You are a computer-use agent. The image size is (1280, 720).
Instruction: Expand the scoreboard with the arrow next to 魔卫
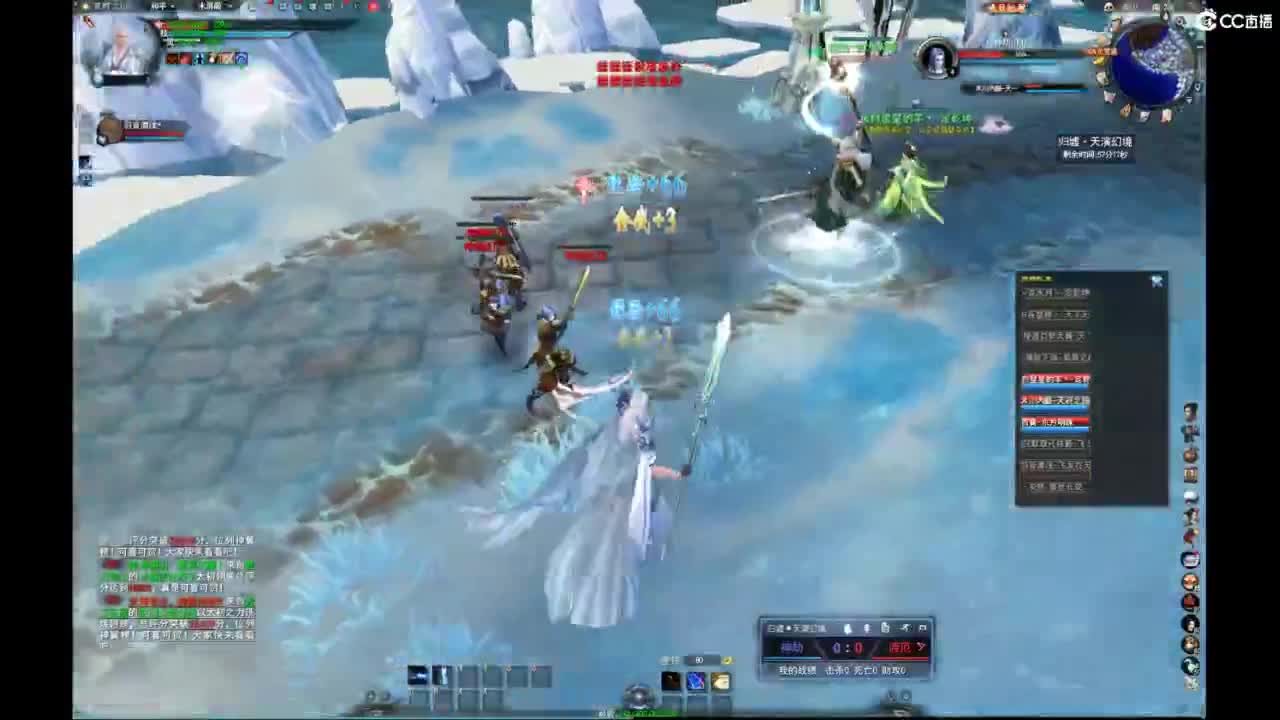[923, 646]
